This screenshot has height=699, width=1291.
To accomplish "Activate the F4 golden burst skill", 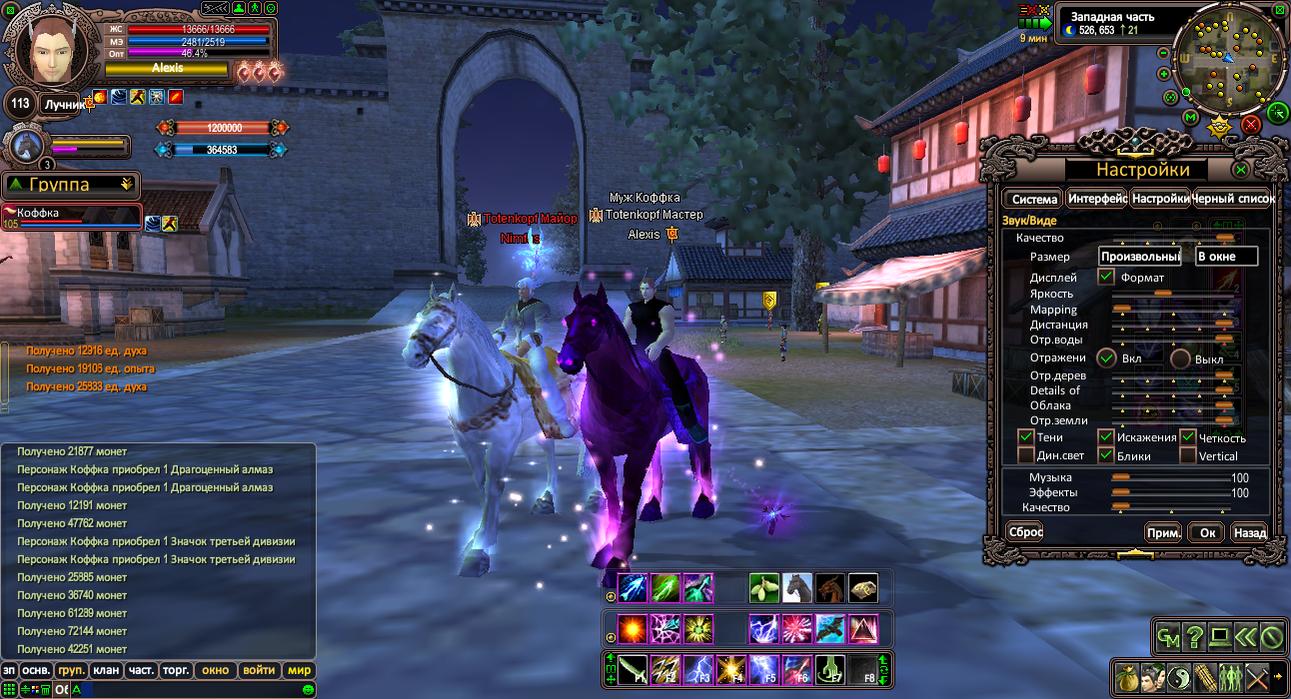I will tap(731, 668).
